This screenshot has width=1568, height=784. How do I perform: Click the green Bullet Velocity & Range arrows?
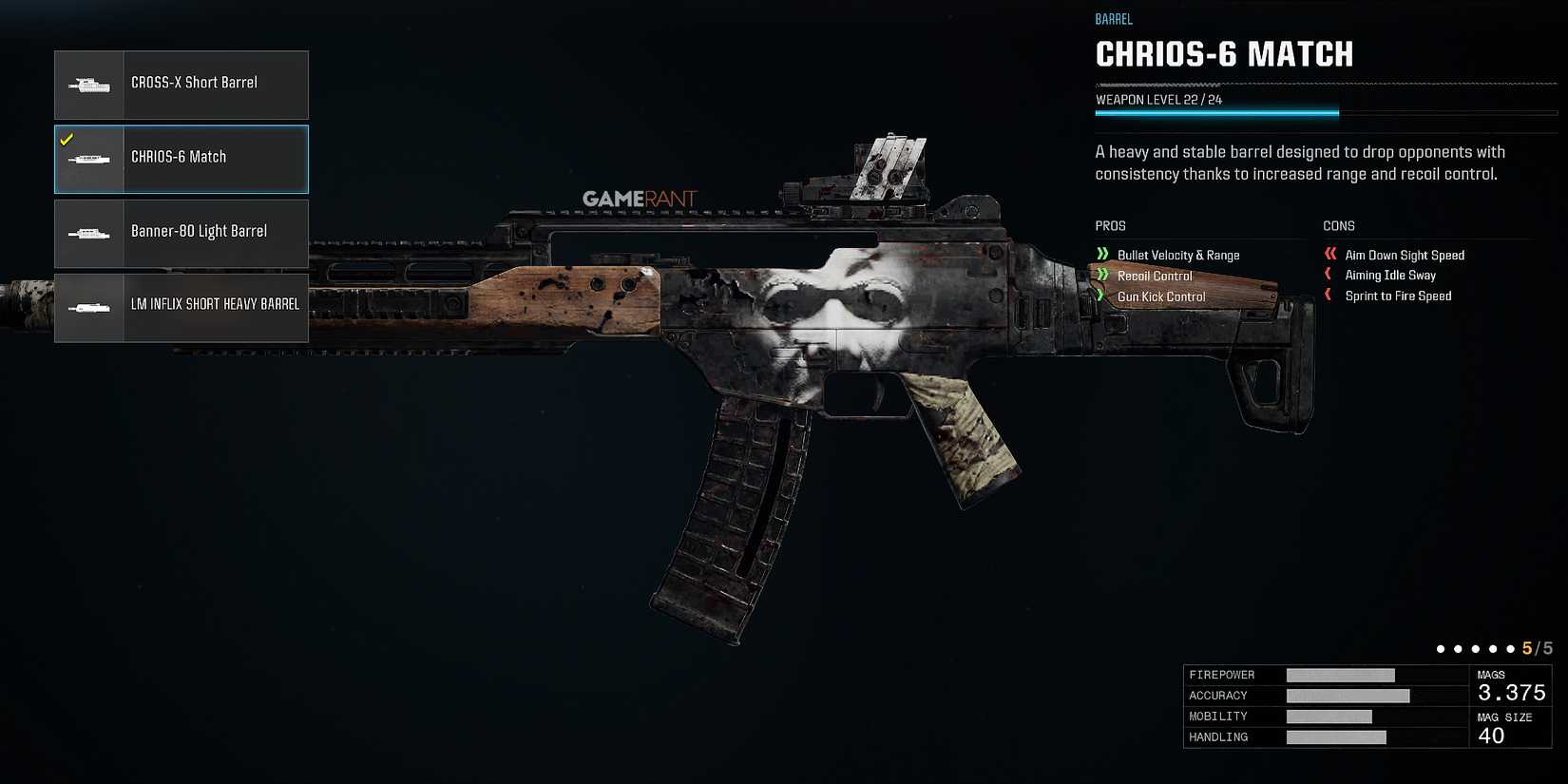pyautogui.click(x=1102, y=255)
